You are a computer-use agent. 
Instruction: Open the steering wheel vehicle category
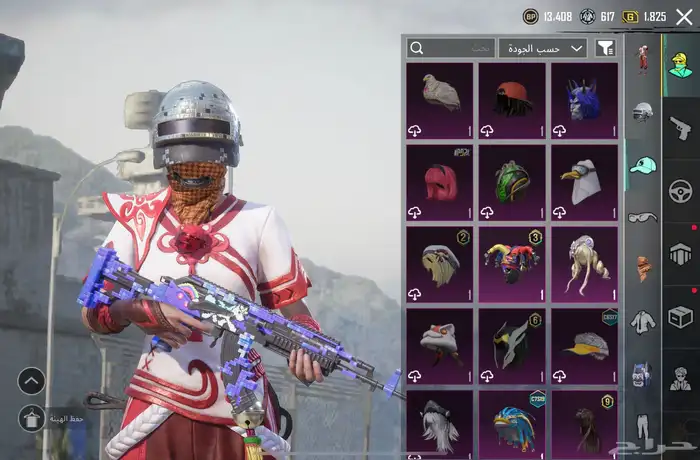pos(681,190)
